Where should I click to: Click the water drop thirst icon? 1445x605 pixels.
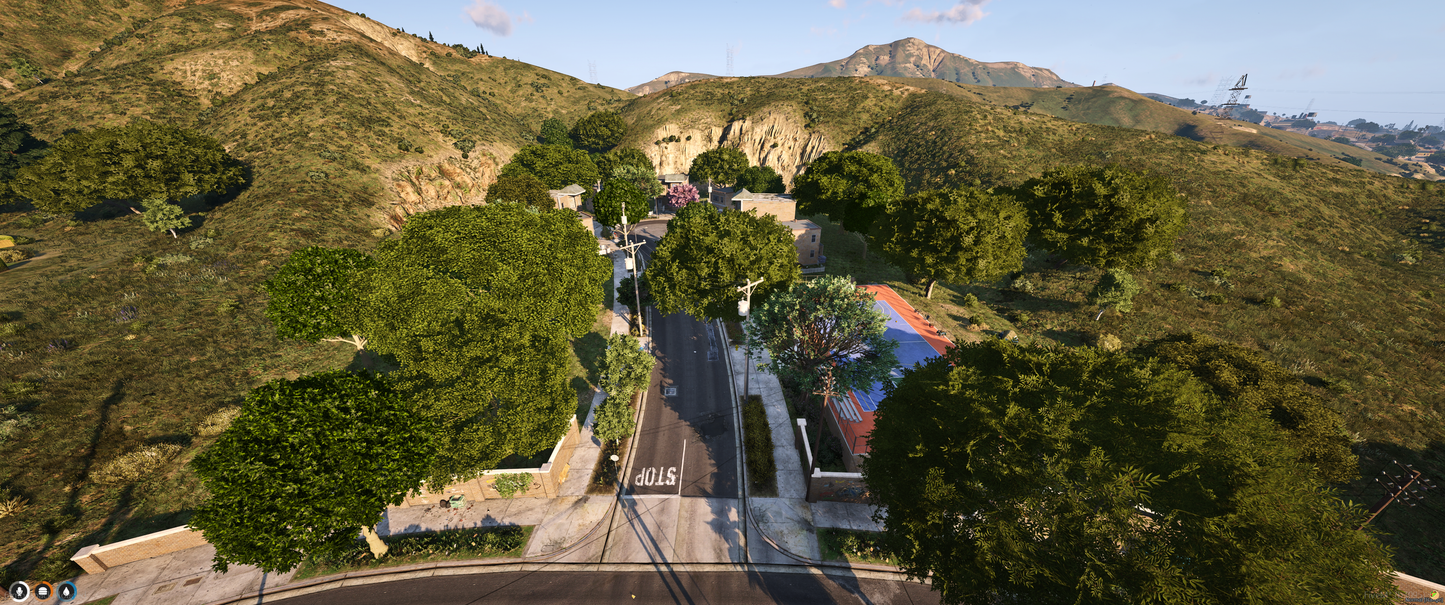point(67,591)
